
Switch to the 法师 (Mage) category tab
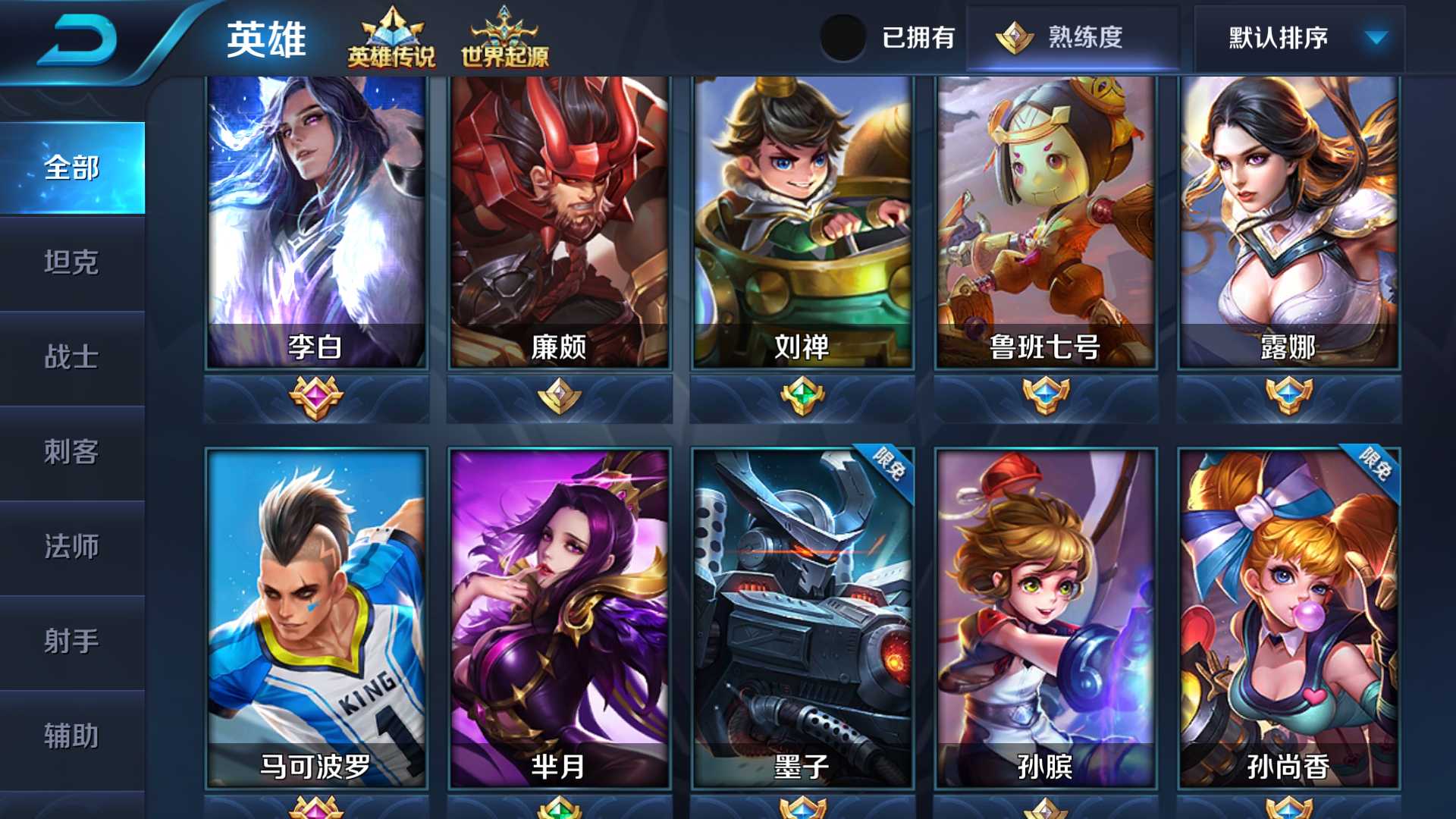(x=73, y=548)
